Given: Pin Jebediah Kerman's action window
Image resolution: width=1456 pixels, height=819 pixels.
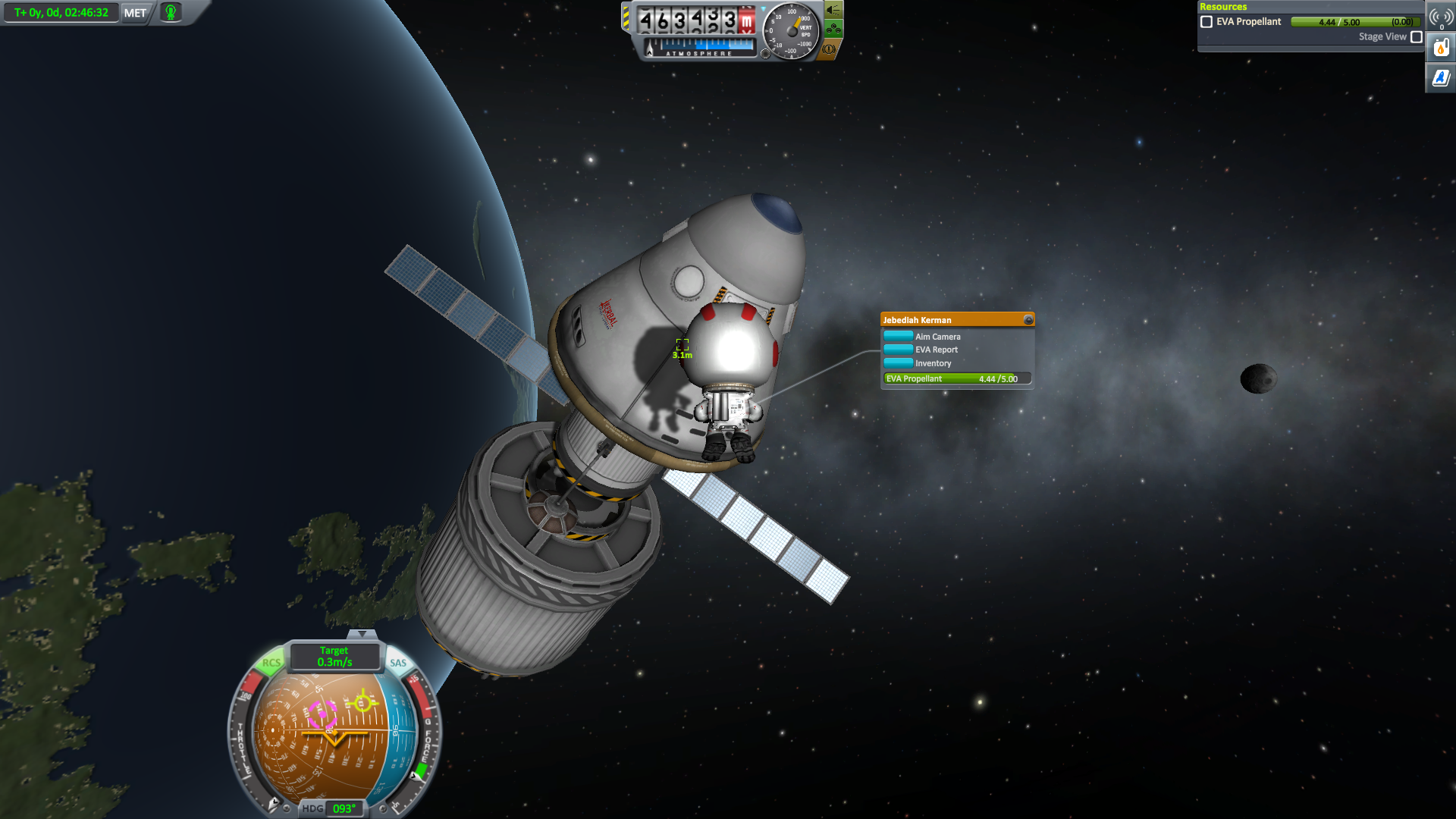Looking at the screenshot, I should (x=1028, y=320).
